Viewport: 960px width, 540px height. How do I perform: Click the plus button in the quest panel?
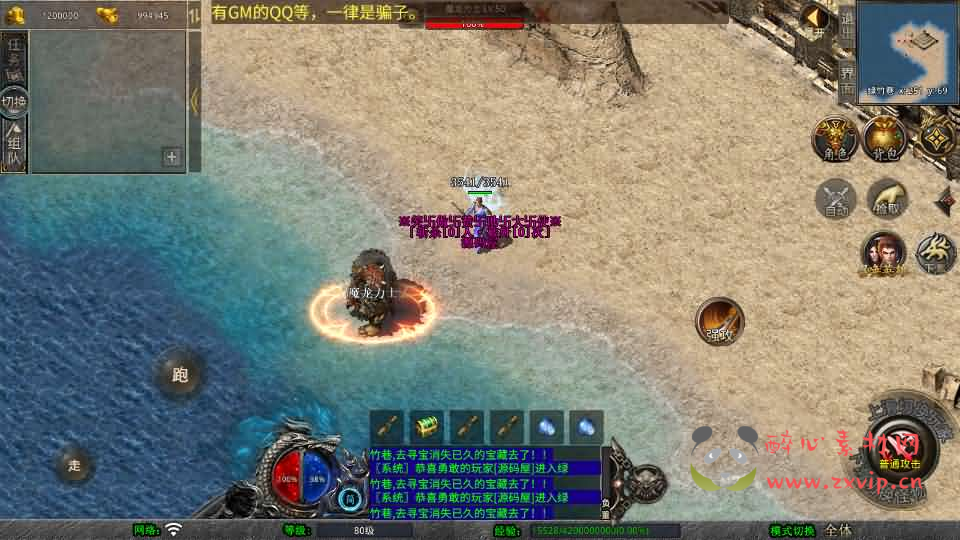point(172,157)
